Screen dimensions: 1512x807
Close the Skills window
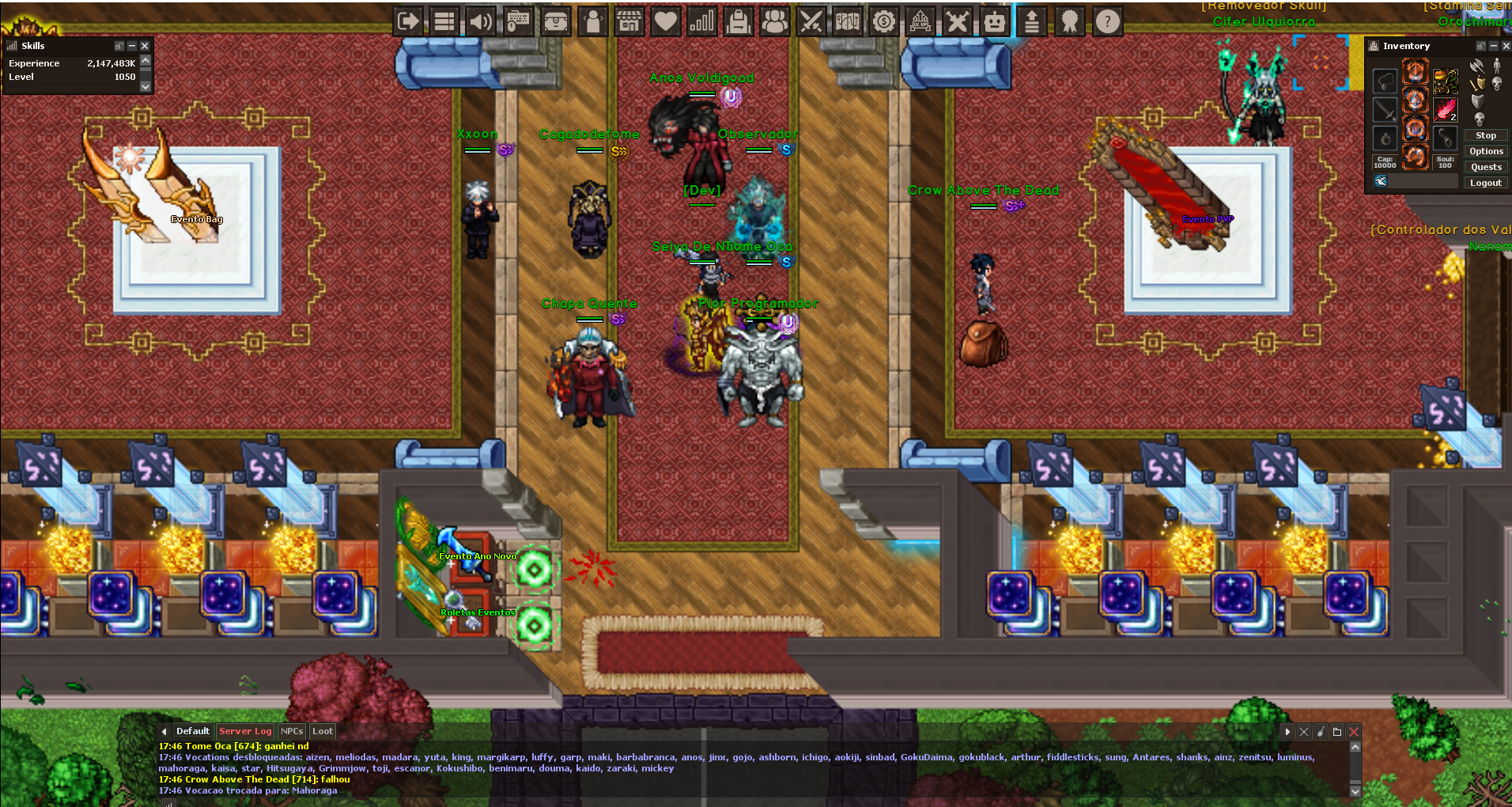click(145, 46)
